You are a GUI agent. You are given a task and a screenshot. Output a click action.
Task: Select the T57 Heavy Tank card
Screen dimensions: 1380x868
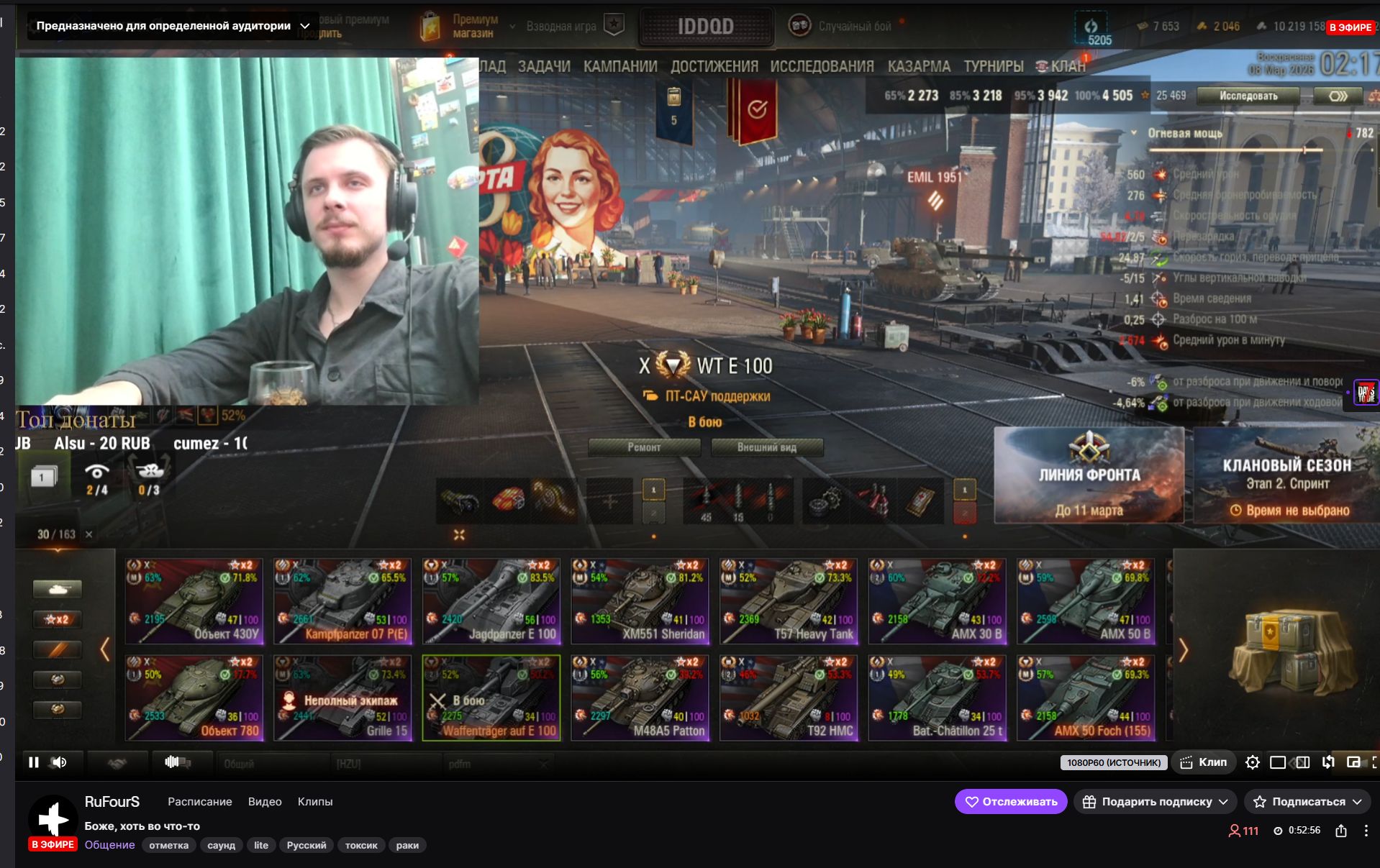point(789,601)
